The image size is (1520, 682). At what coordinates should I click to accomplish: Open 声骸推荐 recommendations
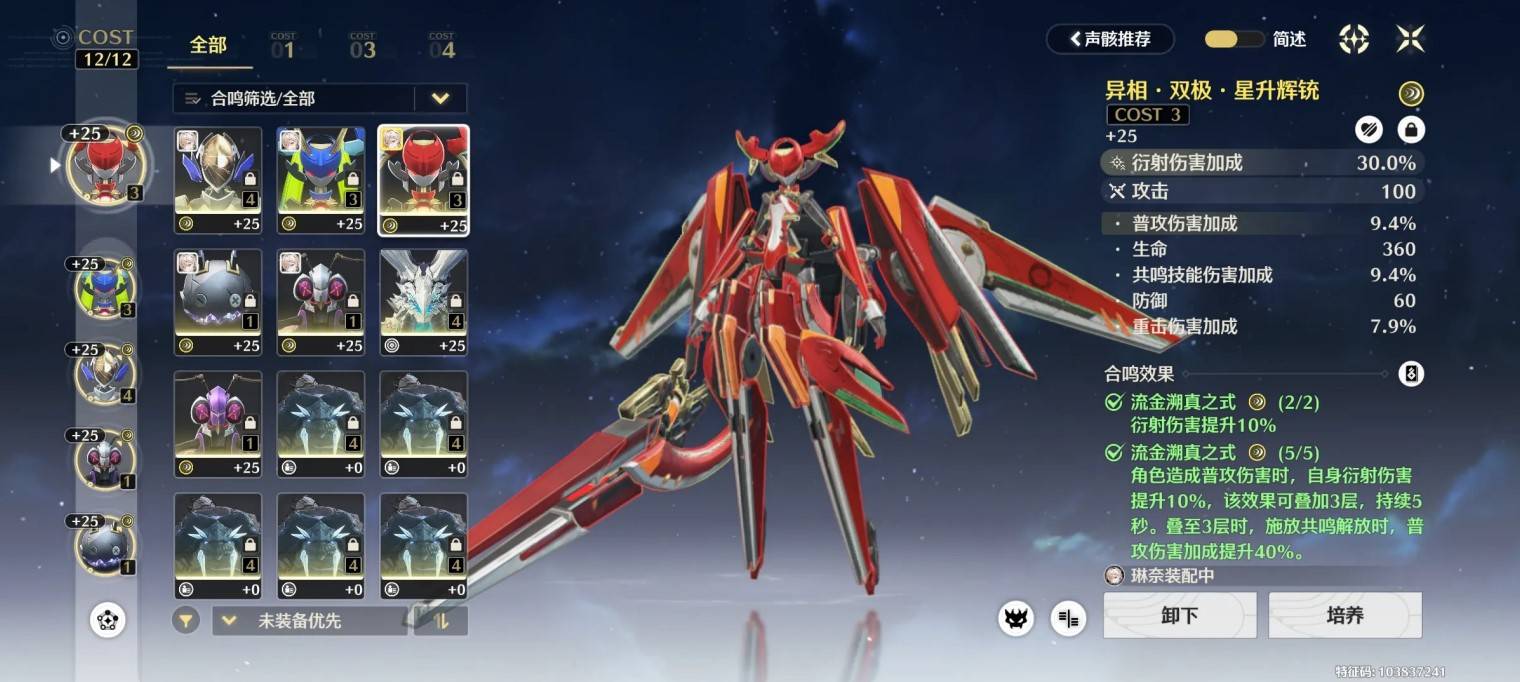[x=1110, y=39]
